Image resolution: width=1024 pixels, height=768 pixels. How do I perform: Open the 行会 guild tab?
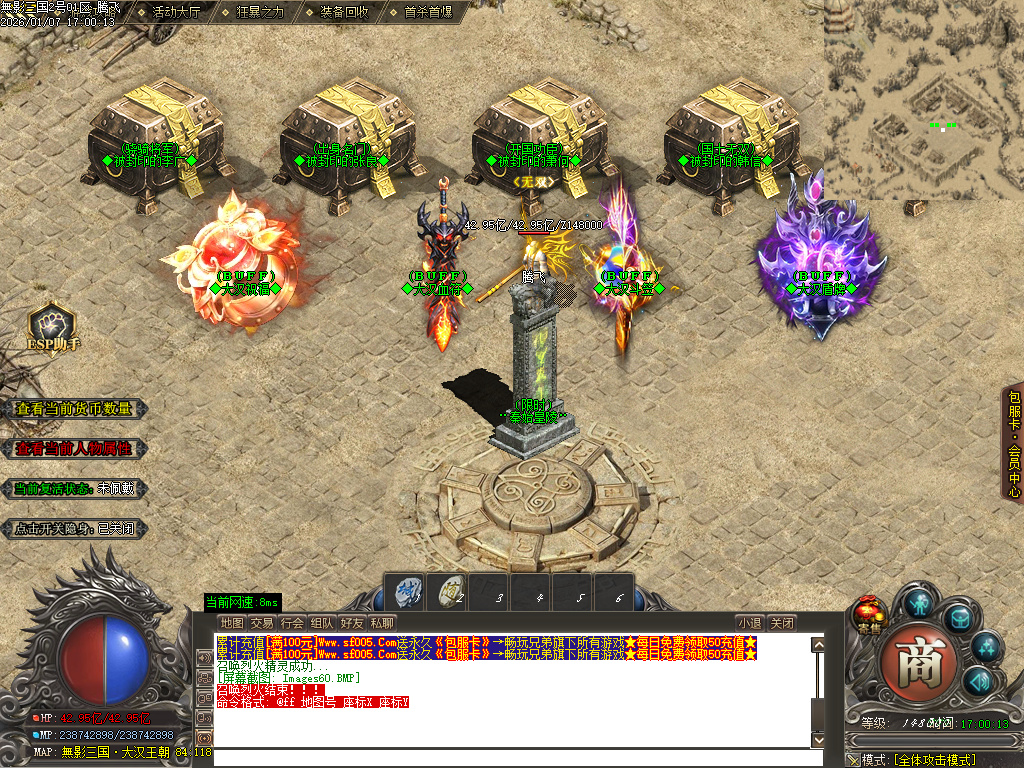click(292, 623)
